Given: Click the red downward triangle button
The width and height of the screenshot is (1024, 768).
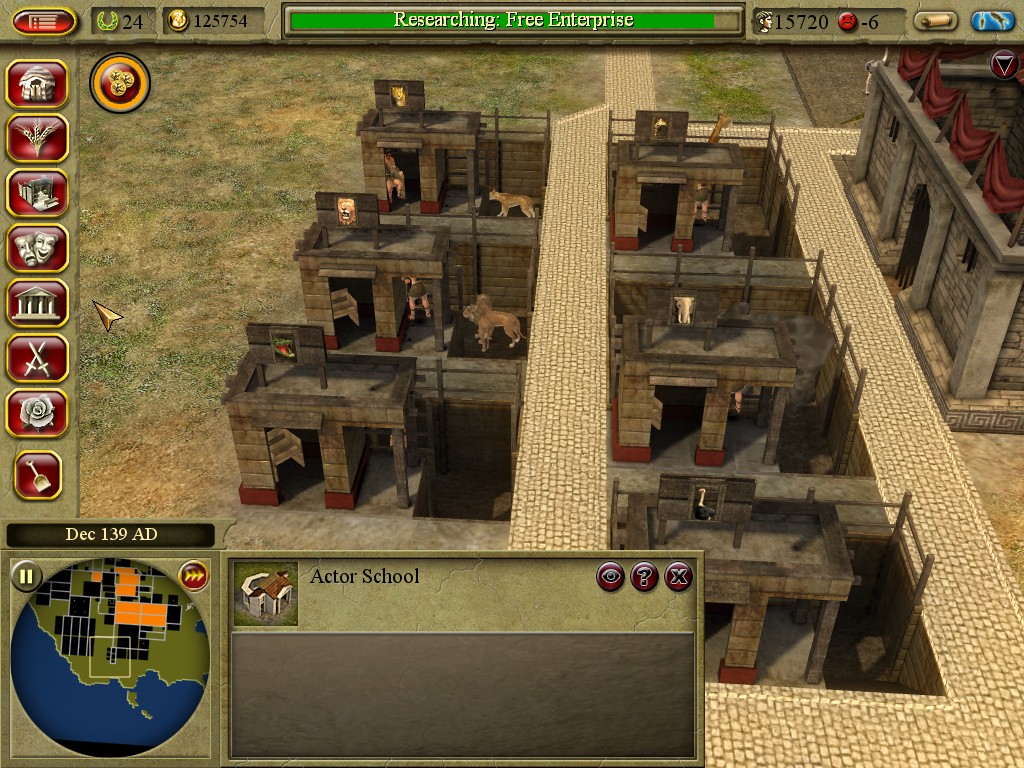Looking at the screenshot, I should 1004,65.
